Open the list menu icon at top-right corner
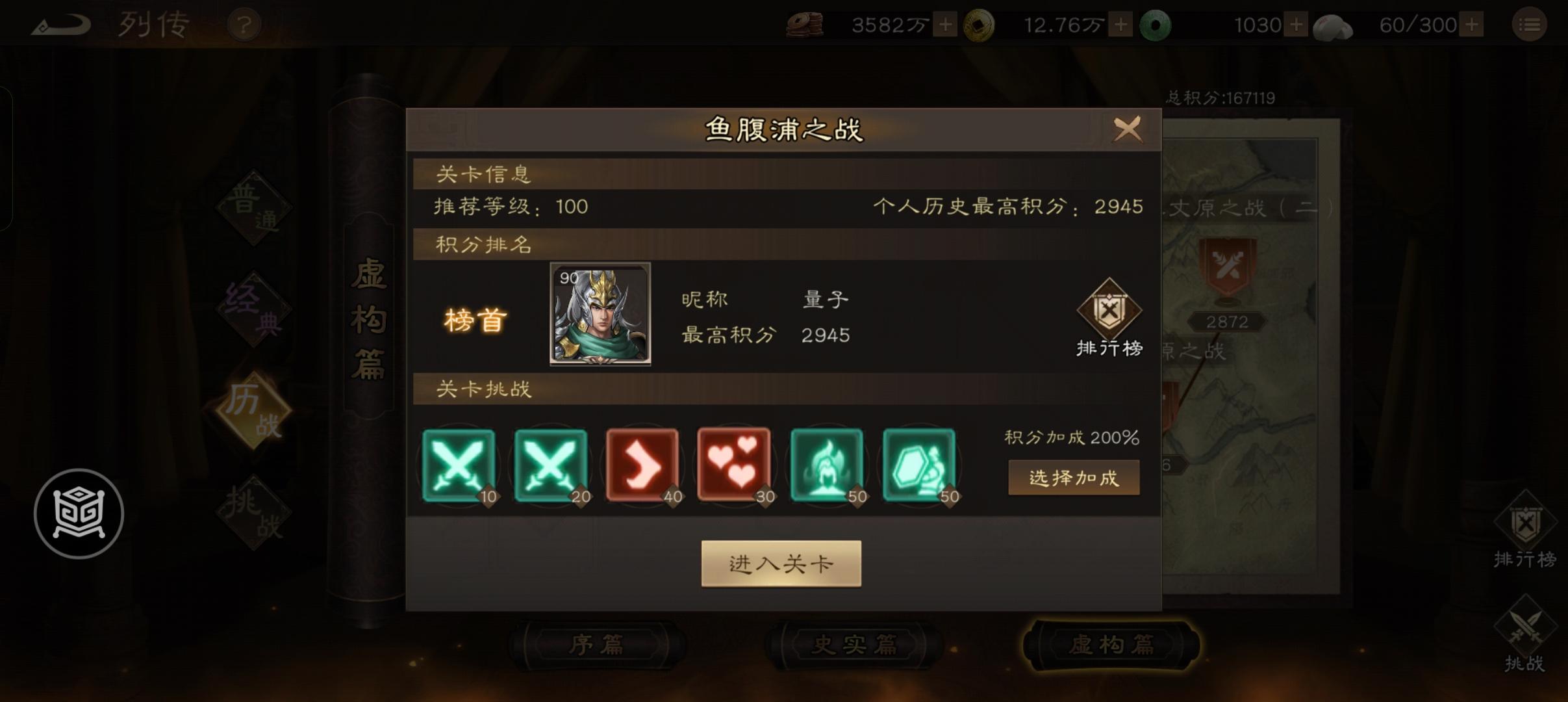Screen dimensions: 1568x702 (1530, 24)
